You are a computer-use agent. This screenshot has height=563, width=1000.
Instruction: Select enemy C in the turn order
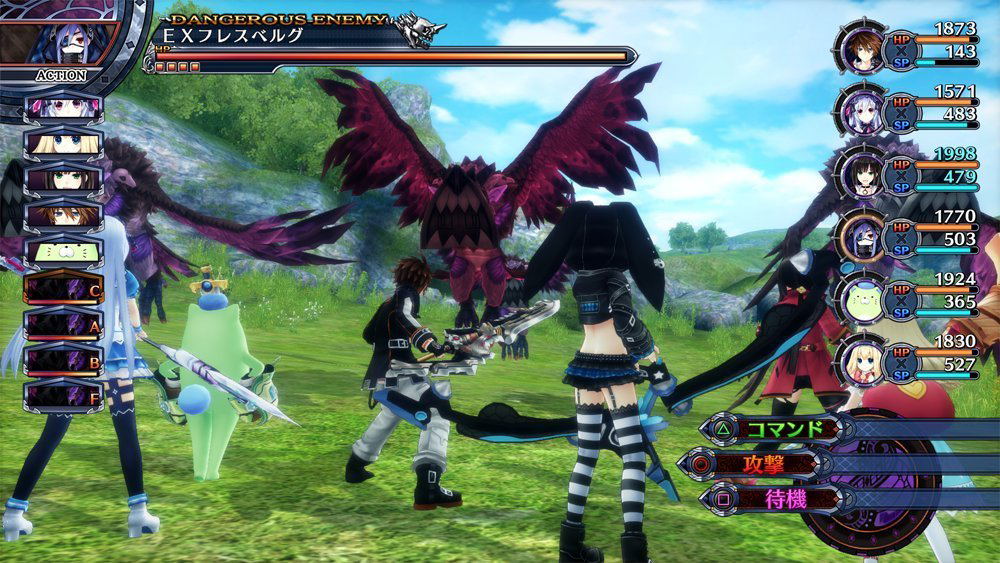(x=62, y=289)
